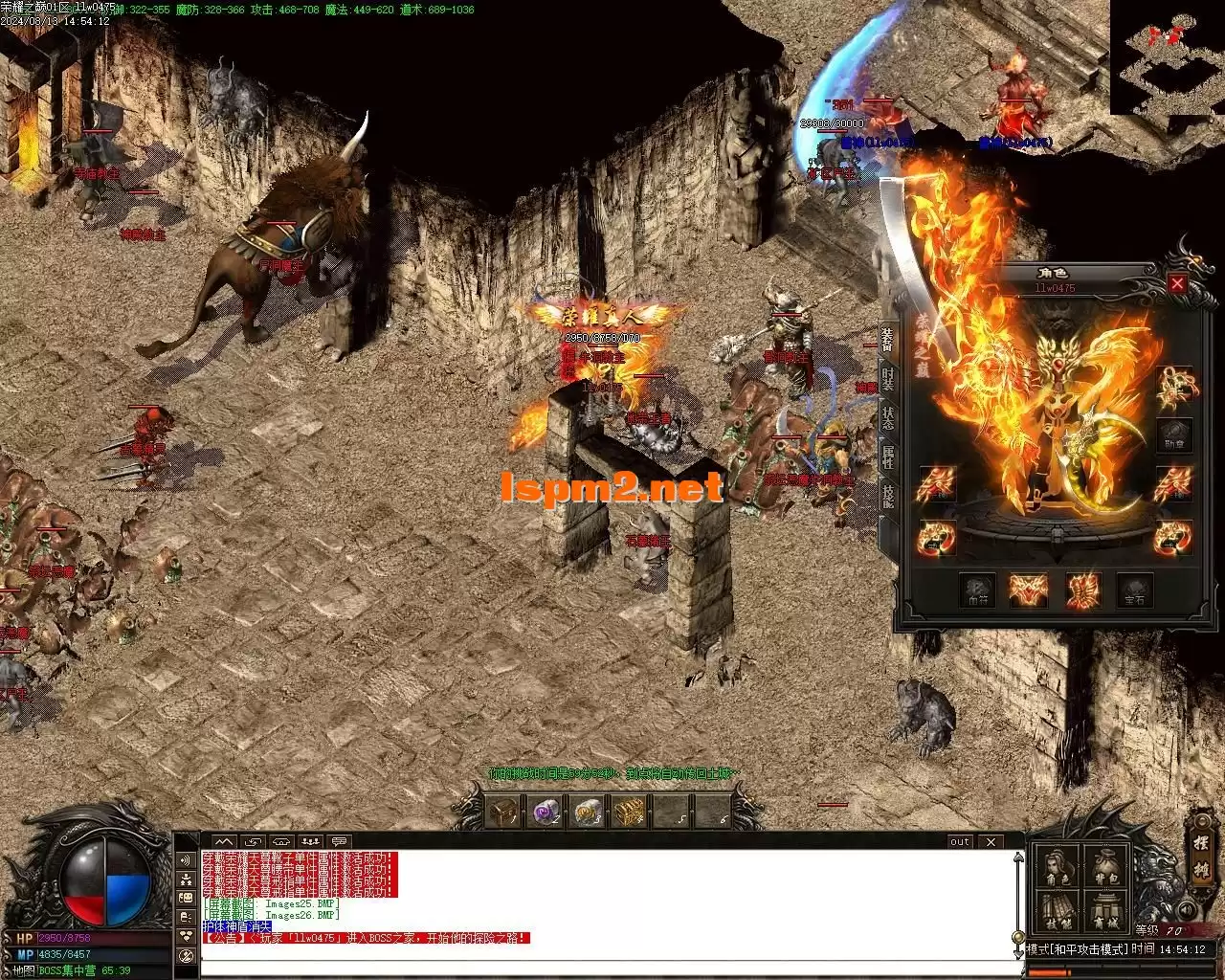Open the 状态 status tab
Viewport: 1225px width, 980px height.
(x=888, y=417)
